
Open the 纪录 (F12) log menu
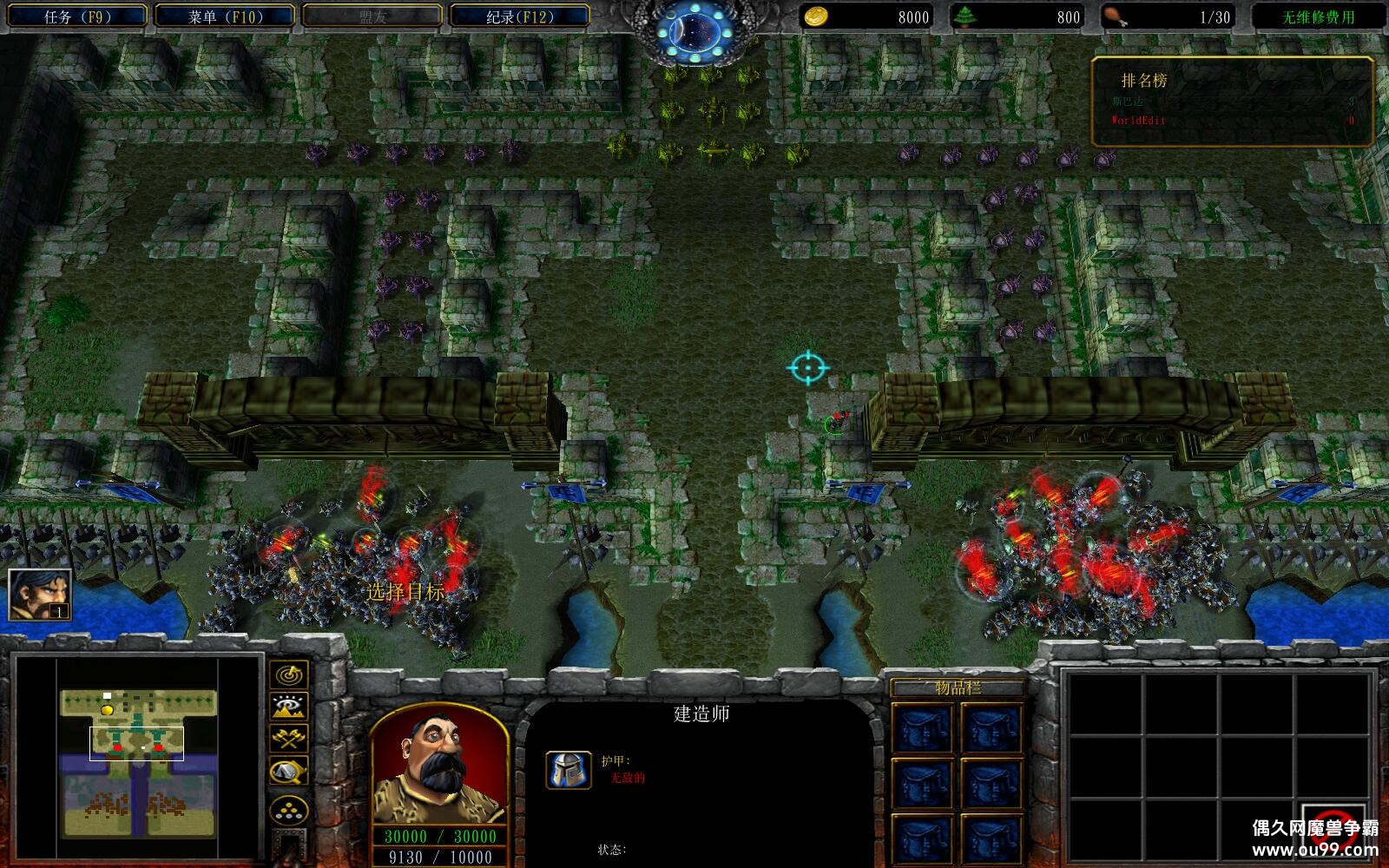(517, 16)
